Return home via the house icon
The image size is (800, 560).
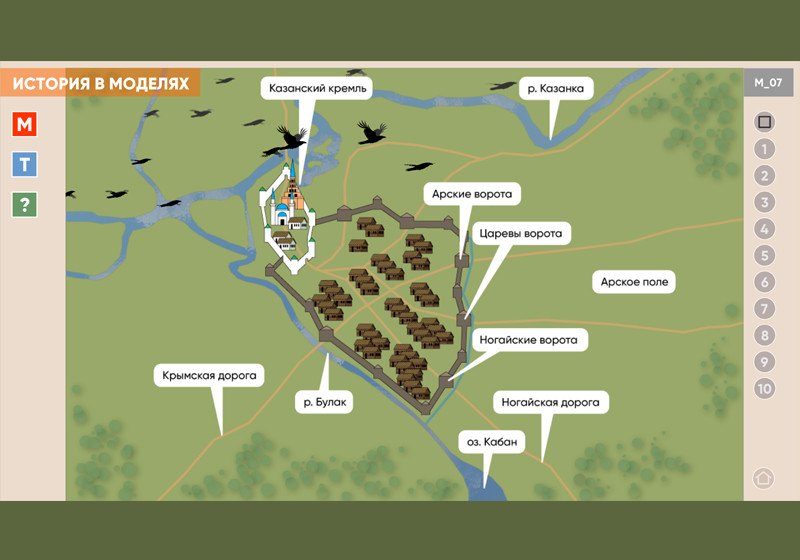(x=764, y=477)
